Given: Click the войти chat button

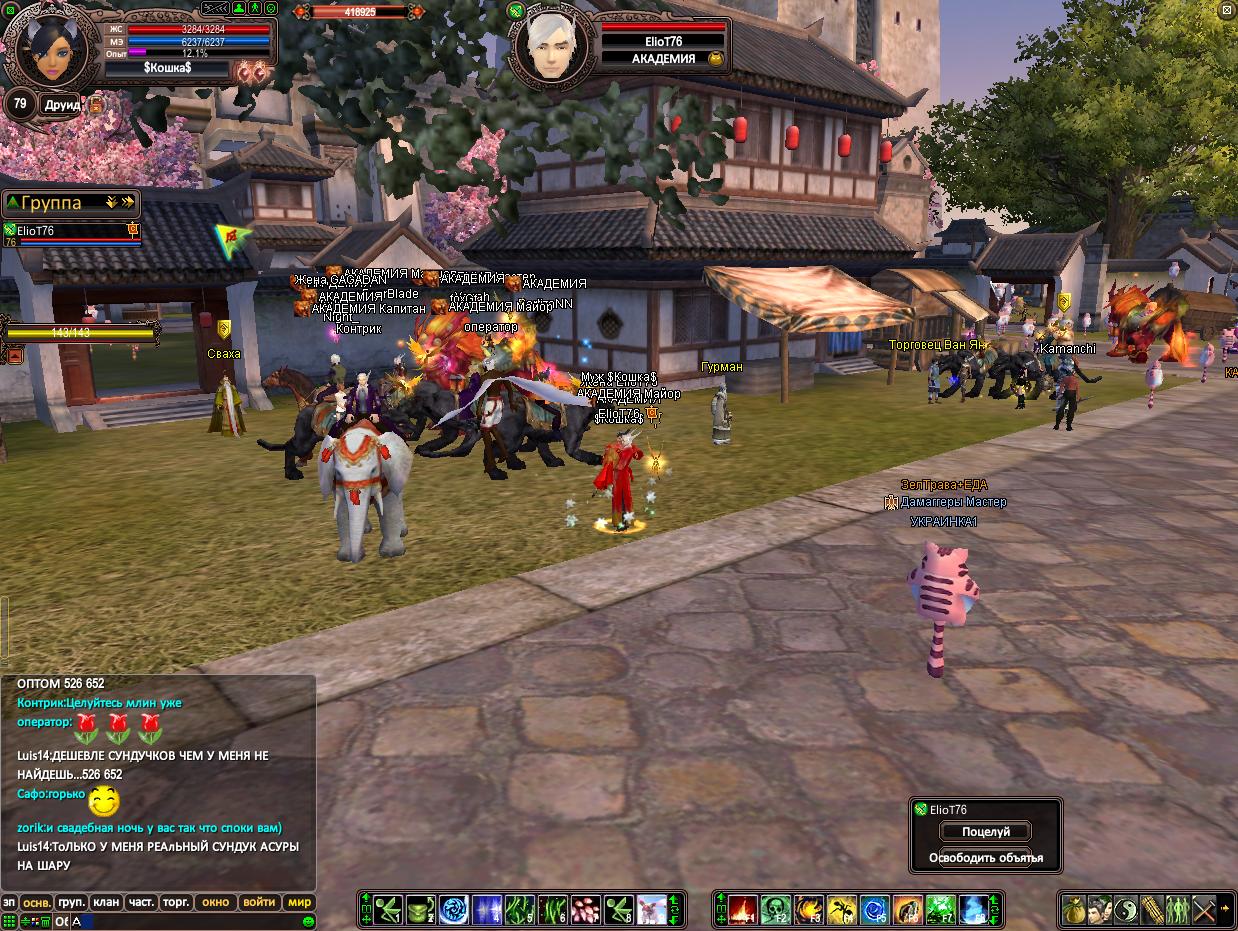Looking at the screenshot, I should (259, 902).
